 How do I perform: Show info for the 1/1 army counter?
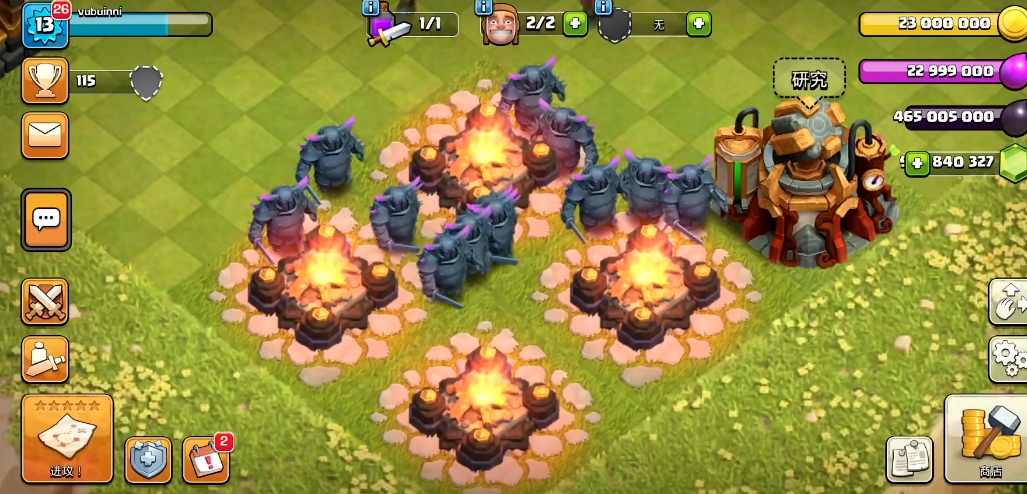click(371, 7)
